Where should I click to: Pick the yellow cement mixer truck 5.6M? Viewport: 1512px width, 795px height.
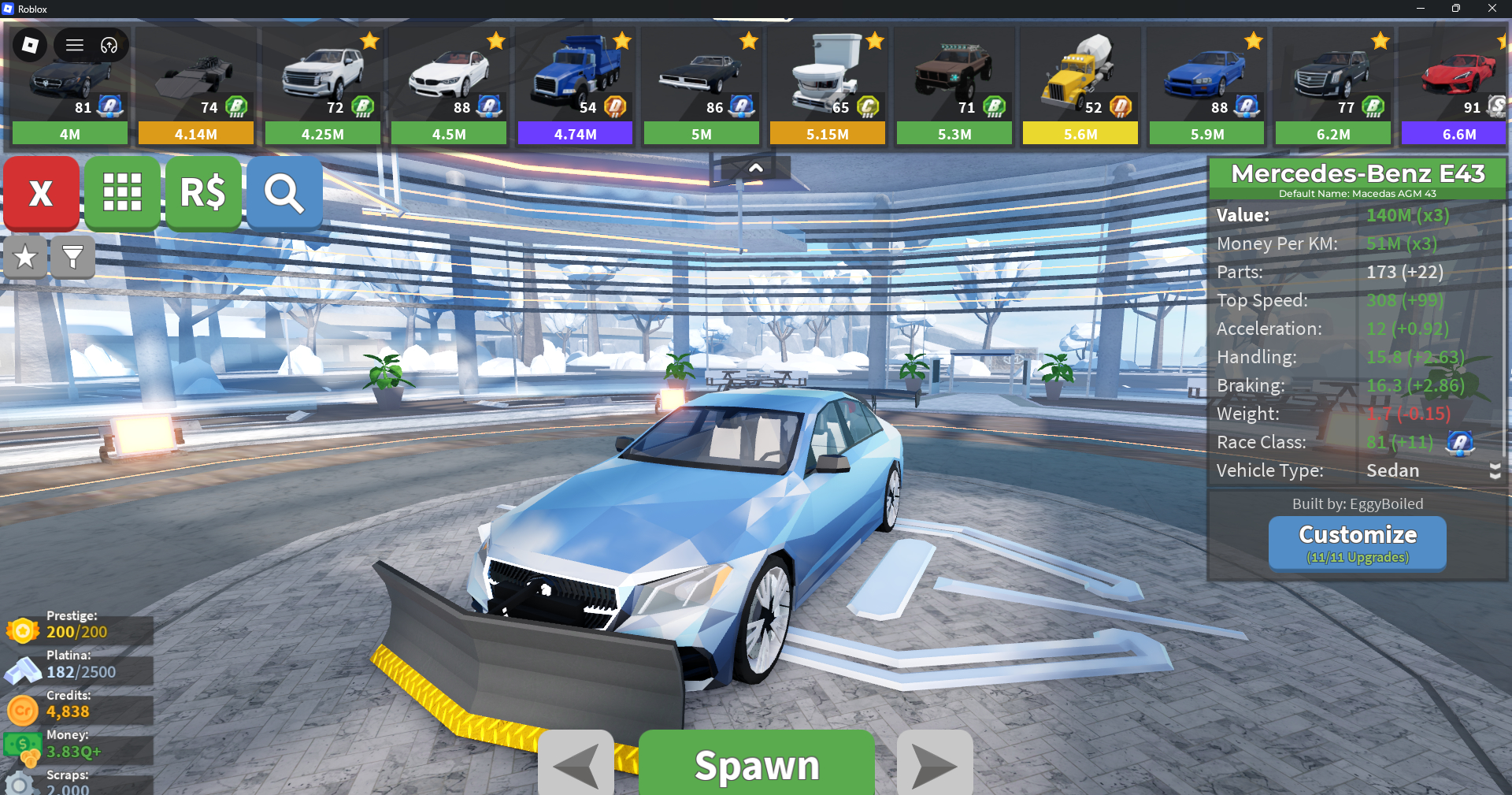(x=1080, y=87)
